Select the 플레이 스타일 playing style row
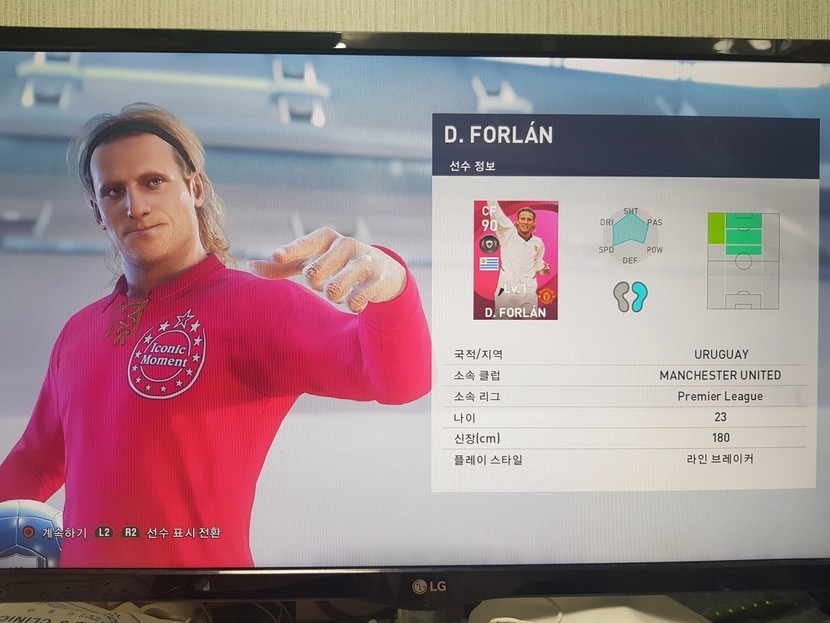The height and width of the screenshot is (623, 830). [x=626, y=459]
